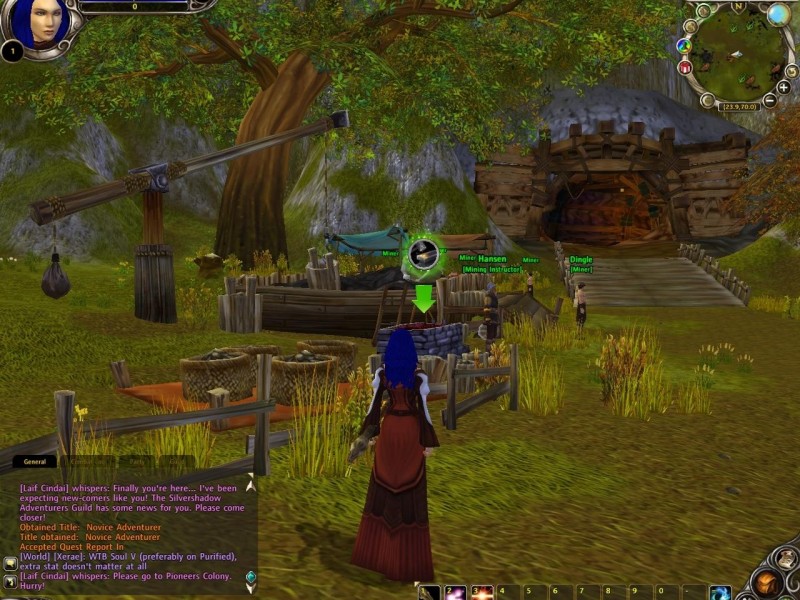Activate the blue swirl skill icon
The width and height of the screenshot is (800, 600).
point(720,593)
